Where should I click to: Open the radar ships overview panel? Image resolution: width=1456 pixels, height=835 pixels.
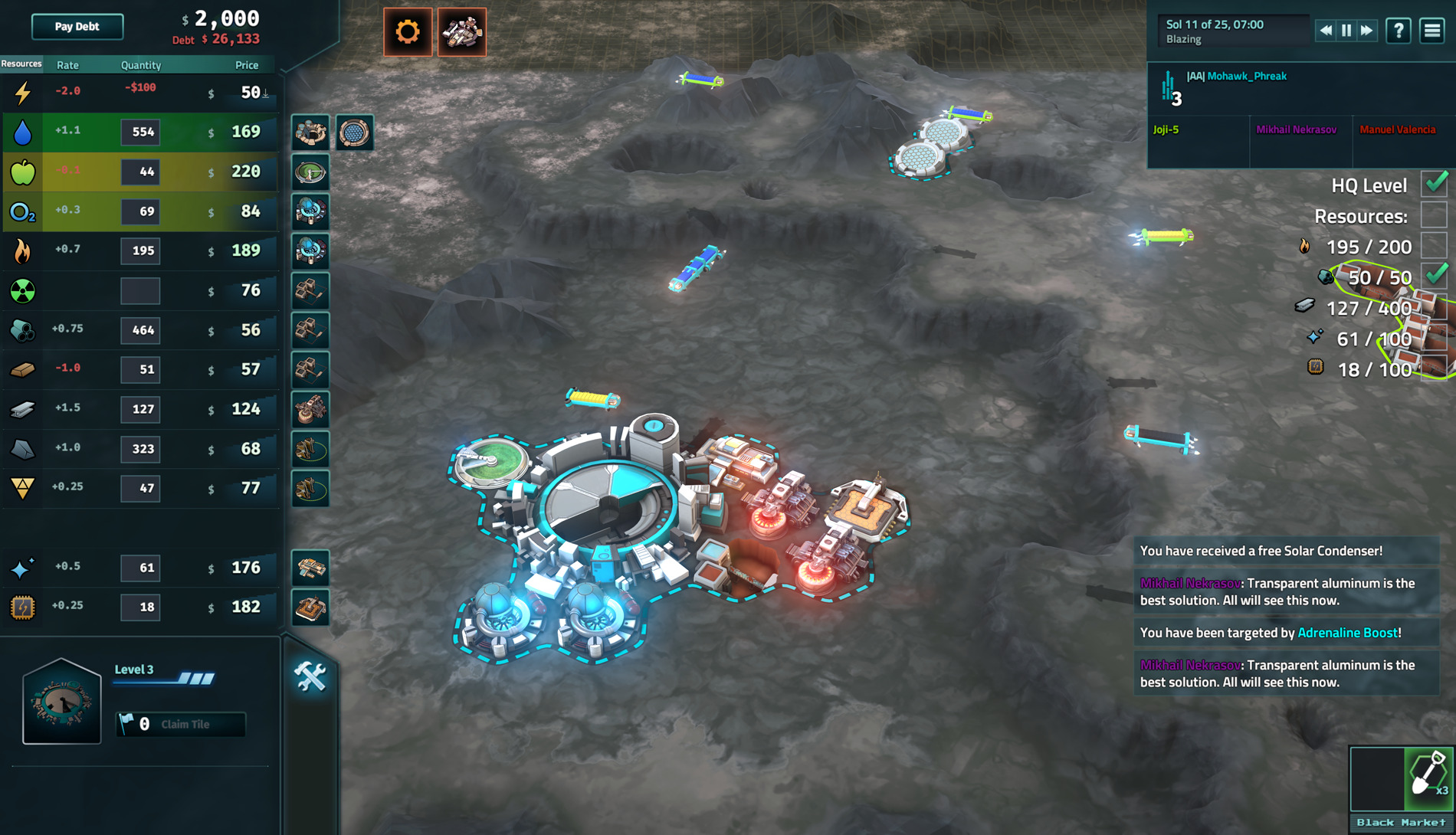tap(463, 31)
